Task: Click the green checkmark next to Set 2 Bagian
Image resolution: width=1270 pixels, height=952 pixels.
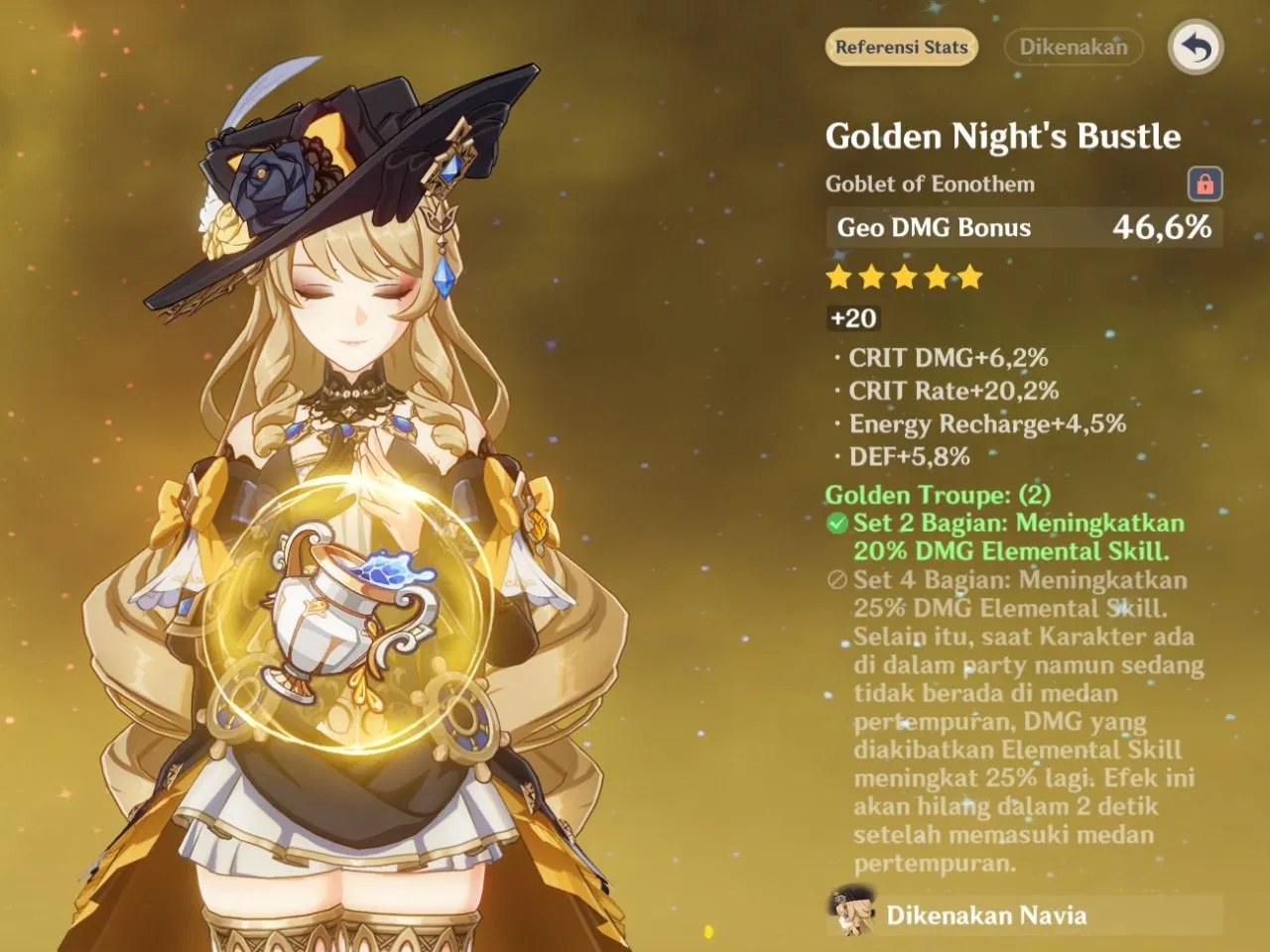Action: coord(837,523)
